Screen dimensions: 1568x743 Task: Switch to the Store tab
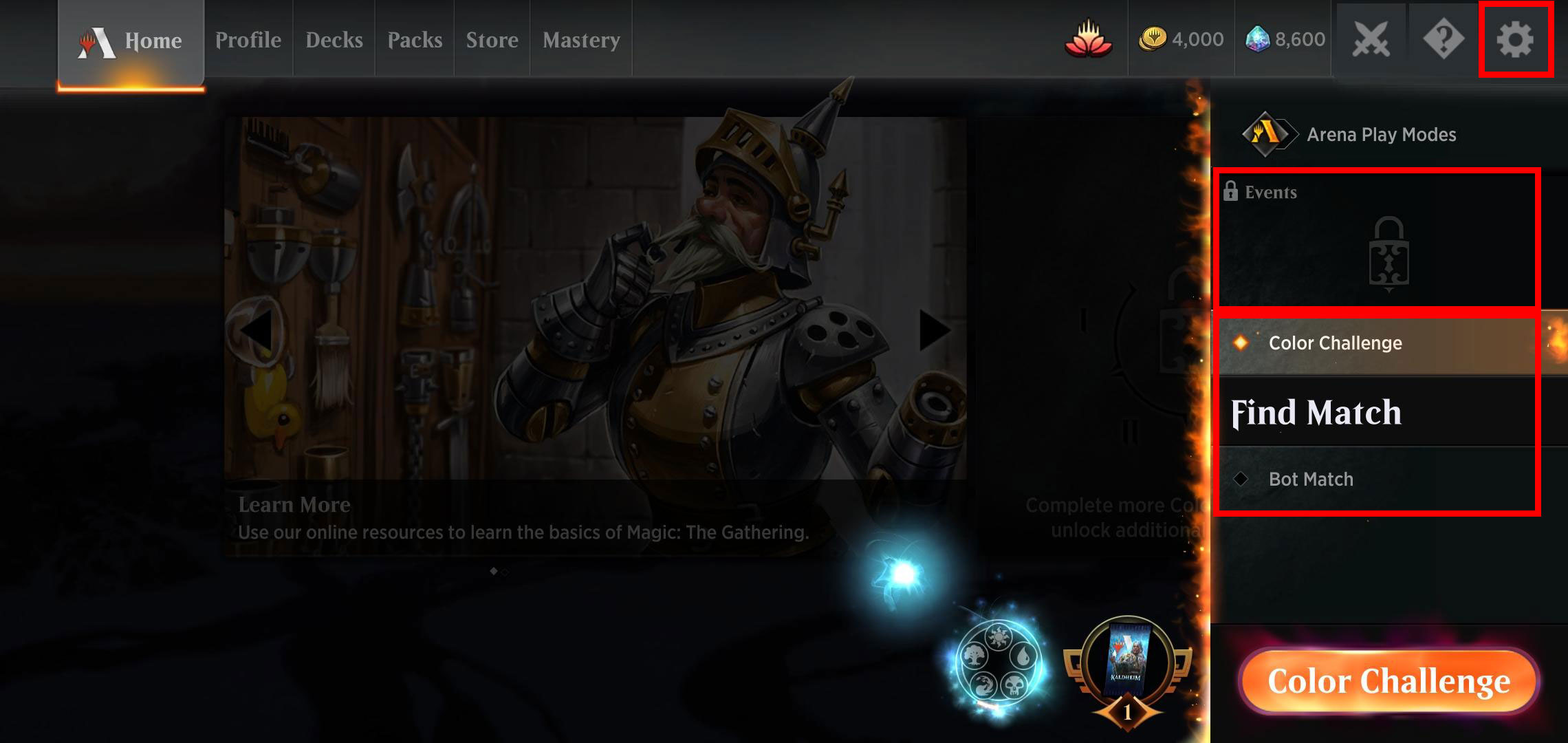492,39
